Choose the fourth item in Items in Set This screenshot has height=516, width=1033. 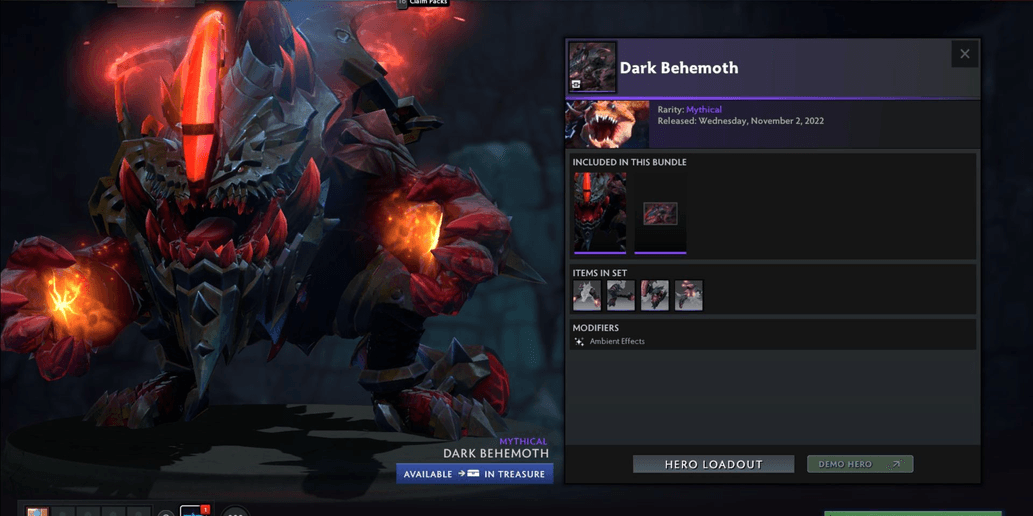[x=689, y=295]
